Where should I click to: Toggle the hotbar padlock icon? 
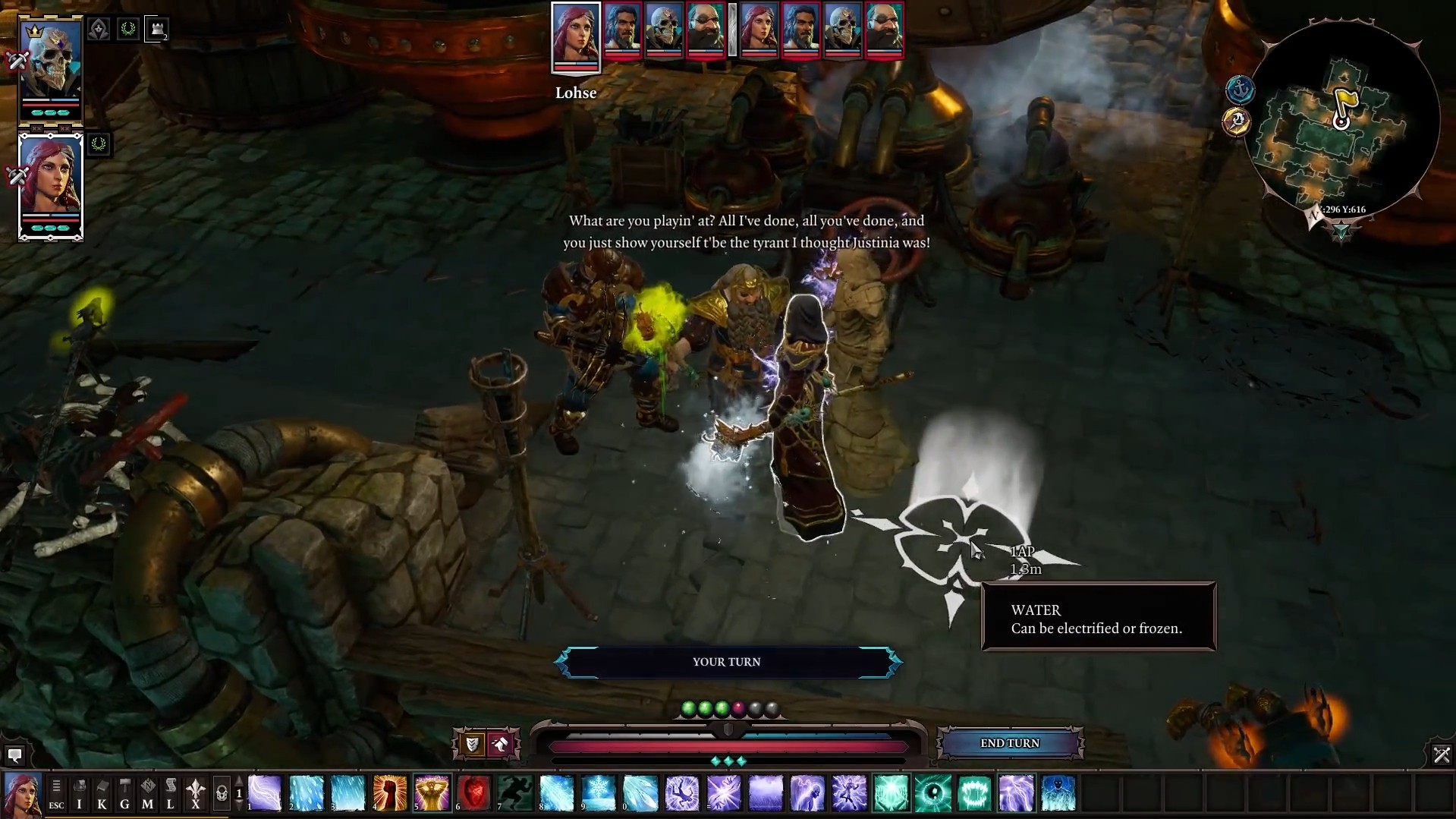221,794
